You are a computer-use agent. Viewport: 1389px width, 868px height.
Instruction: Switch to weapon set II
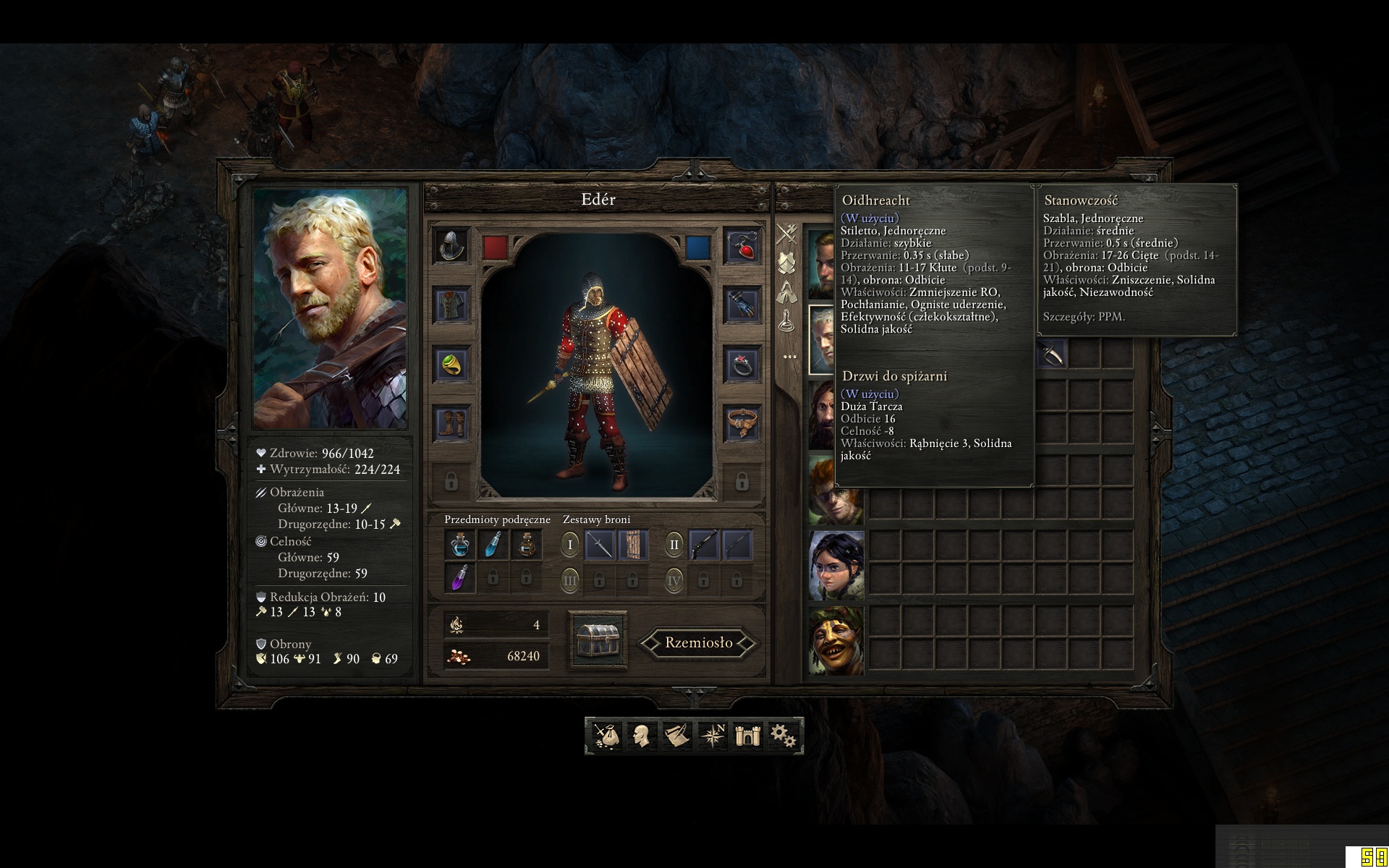tap(675, 545)
